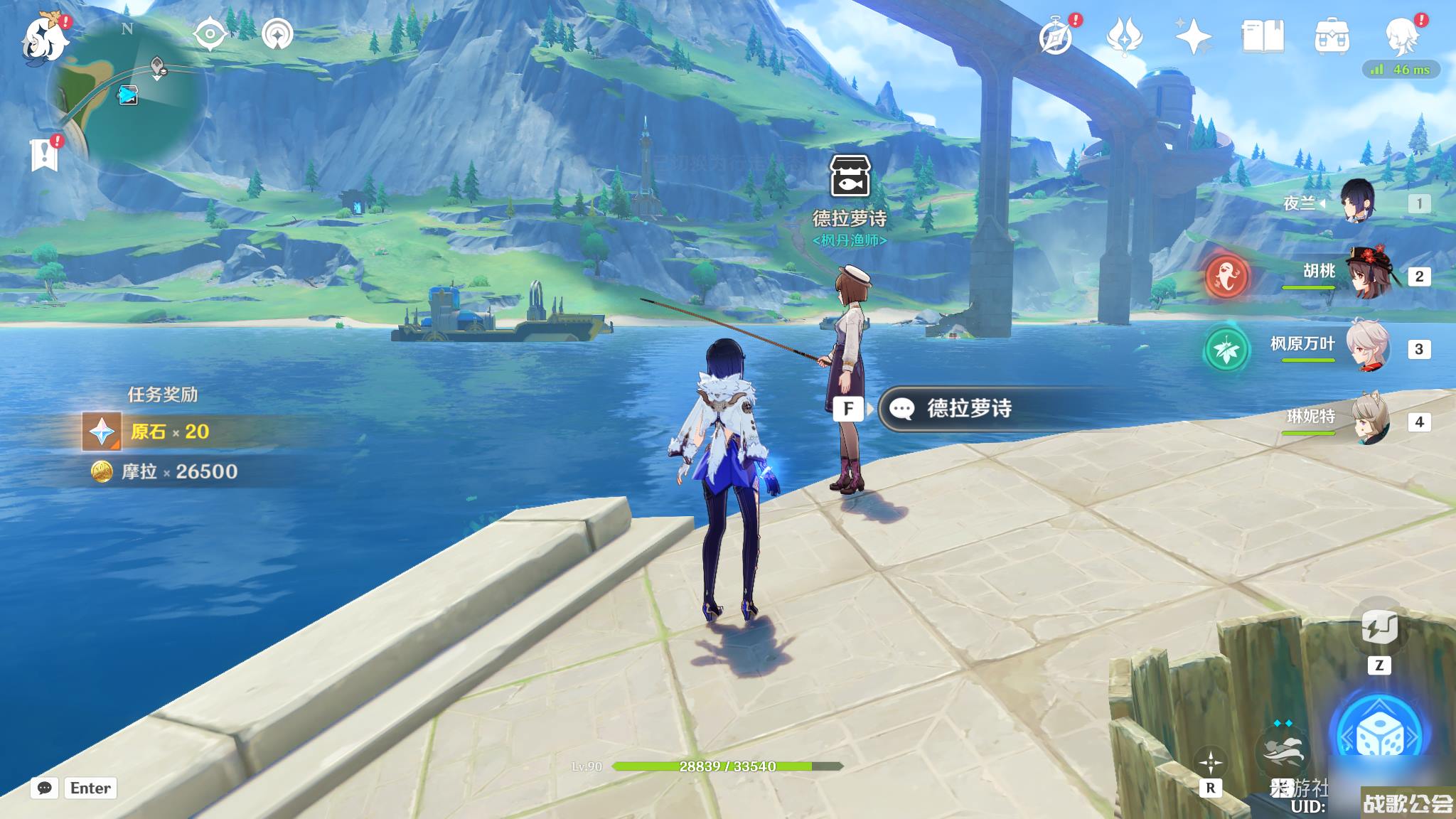
Task: Open the events compass icon
Action: pyautogui.click(x=1056, y=36)
